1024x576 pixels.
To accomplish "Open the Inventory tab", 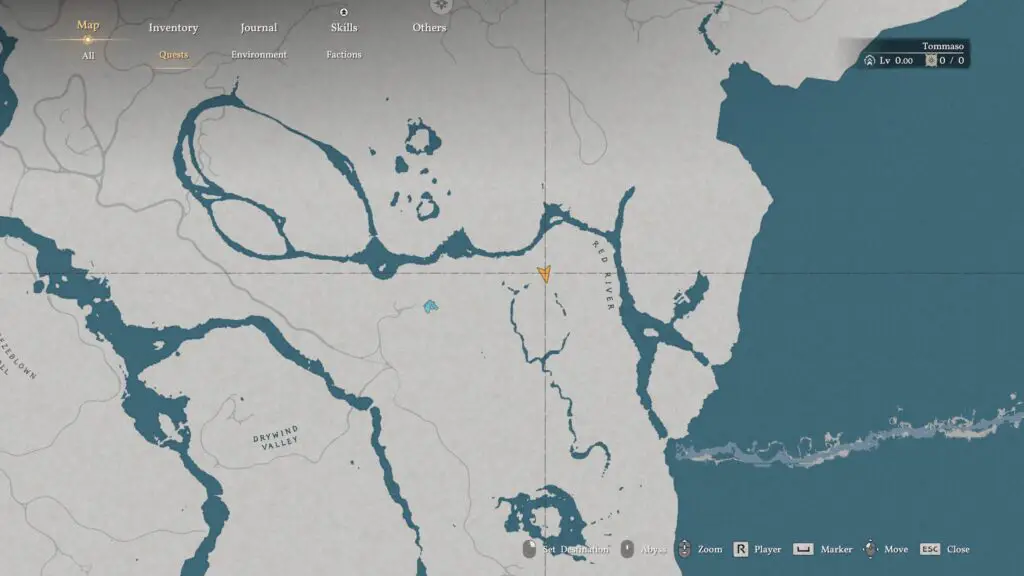I will (x=173, y=28).
